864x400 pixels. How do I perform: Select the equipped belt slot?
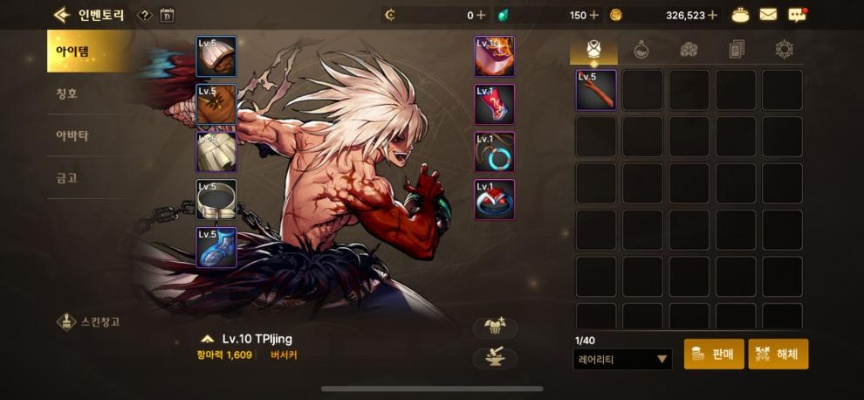tap(216, 199)
